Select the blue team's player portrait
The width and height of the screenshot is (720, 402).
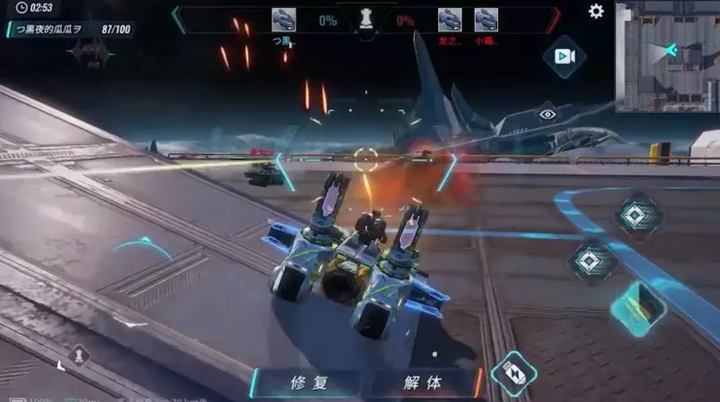click(x=284, y=19)
